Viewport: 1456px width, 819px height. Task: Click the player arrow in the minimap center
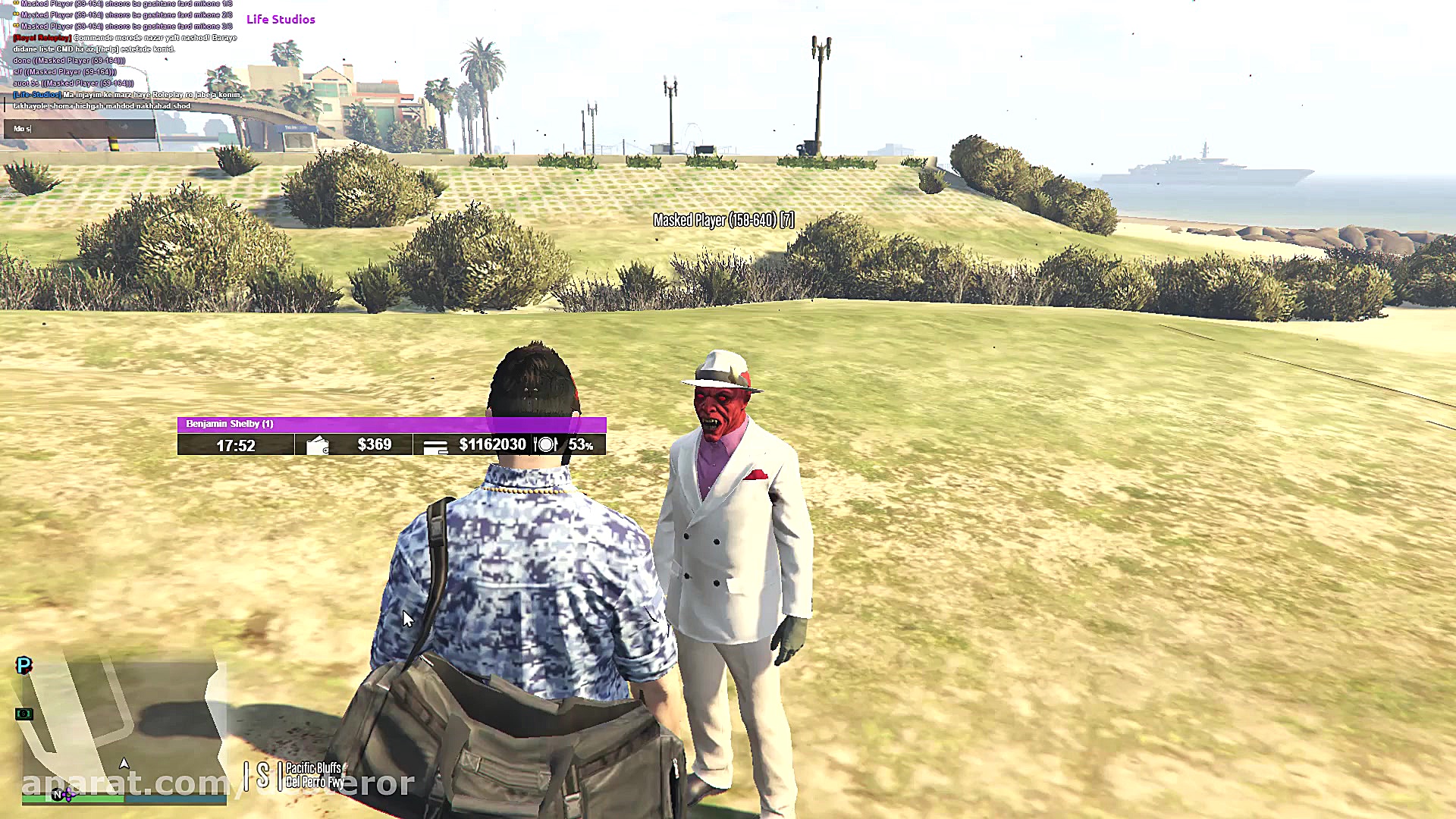click(124, 764)
